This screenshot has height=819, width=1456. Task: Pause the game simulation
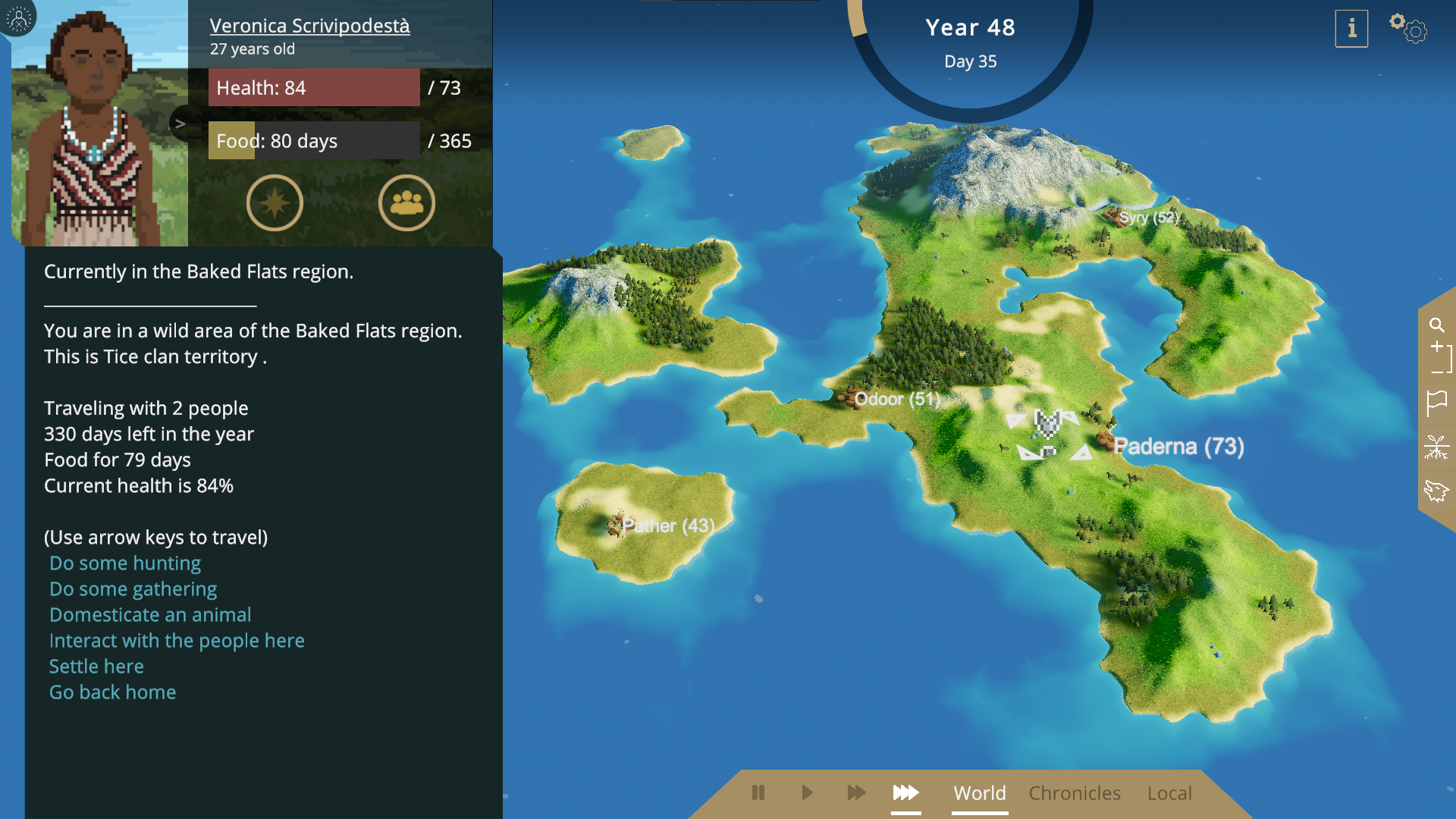tap(758, 792)
